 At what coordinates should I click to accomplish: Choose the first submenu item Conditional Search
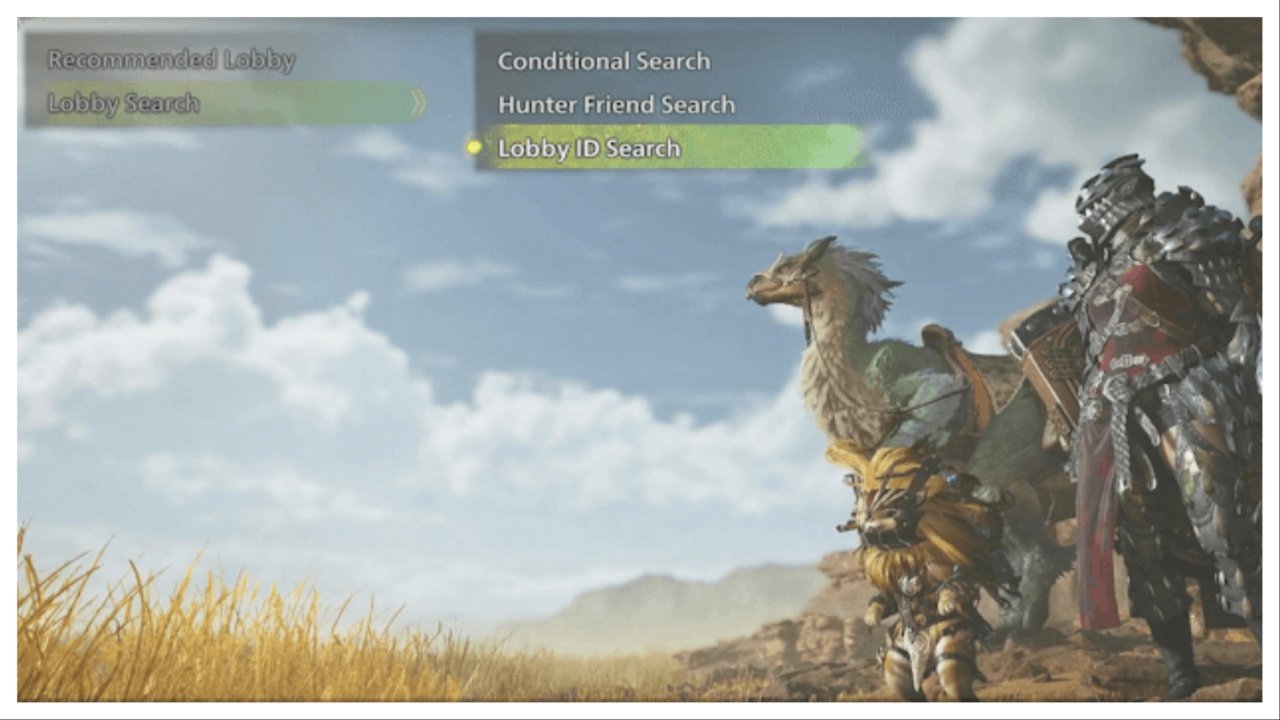(x=605, y=61)
